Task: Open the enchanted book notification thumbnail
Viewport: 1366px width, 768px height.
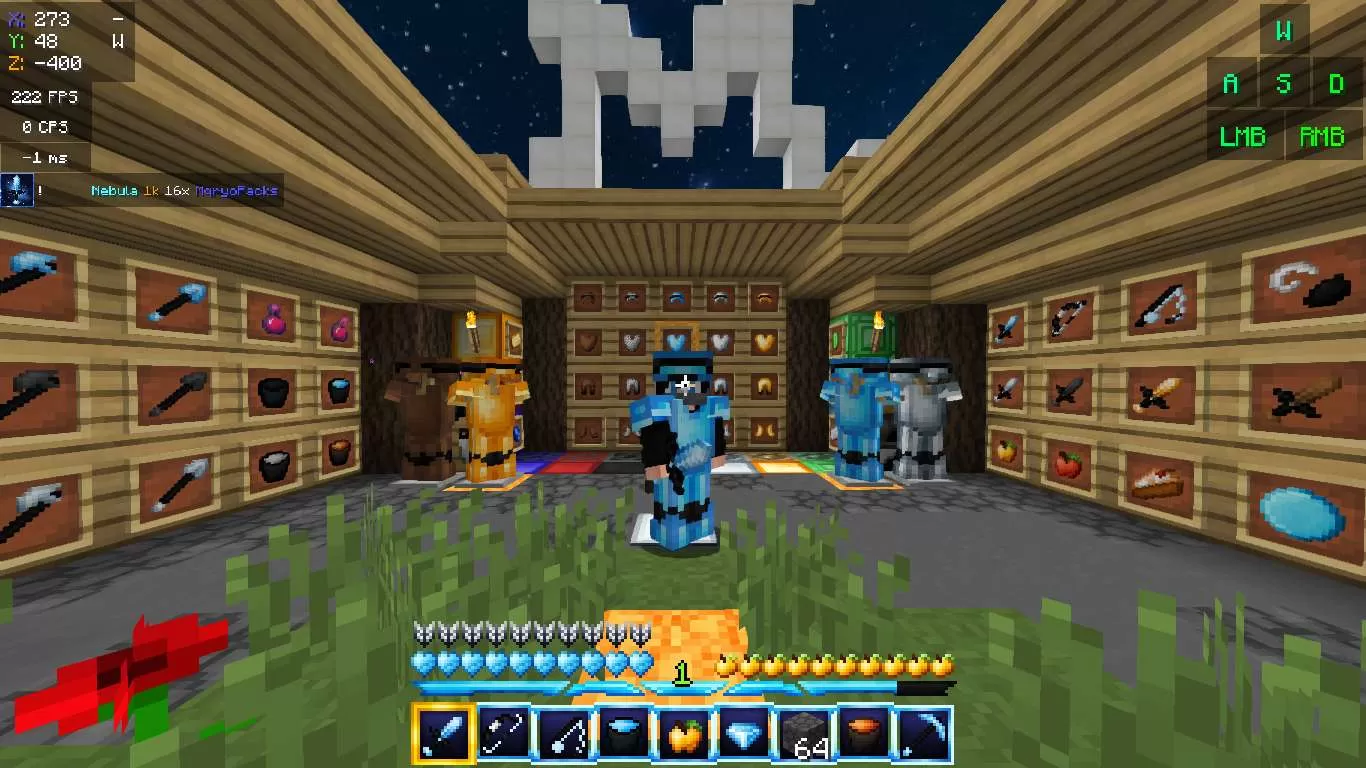Action: click(17, 190)
